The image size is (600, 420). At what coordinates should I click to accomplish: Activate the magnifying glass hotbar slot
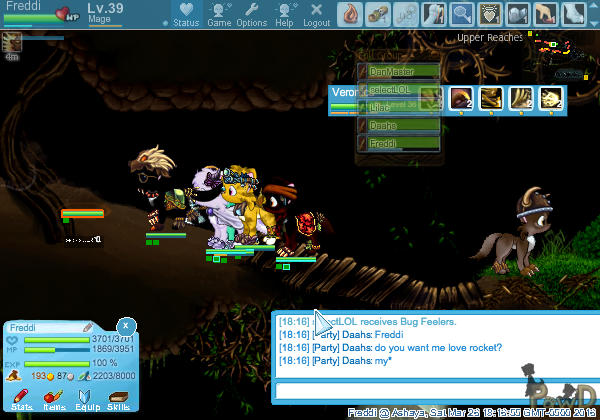click(462, 13)
